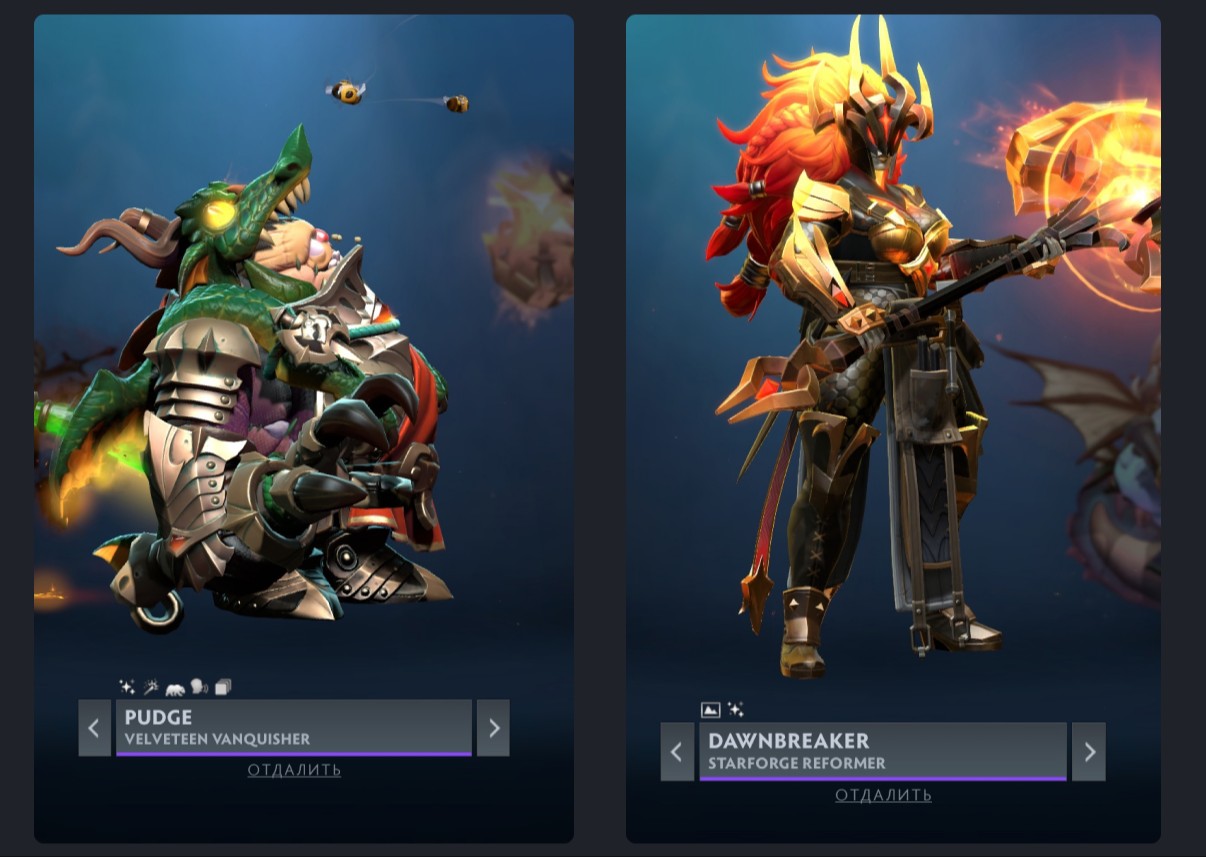Show the next set after Pudge
Image resolution: width=1206 pixels, height=857 pixels.
pos(493,728)
